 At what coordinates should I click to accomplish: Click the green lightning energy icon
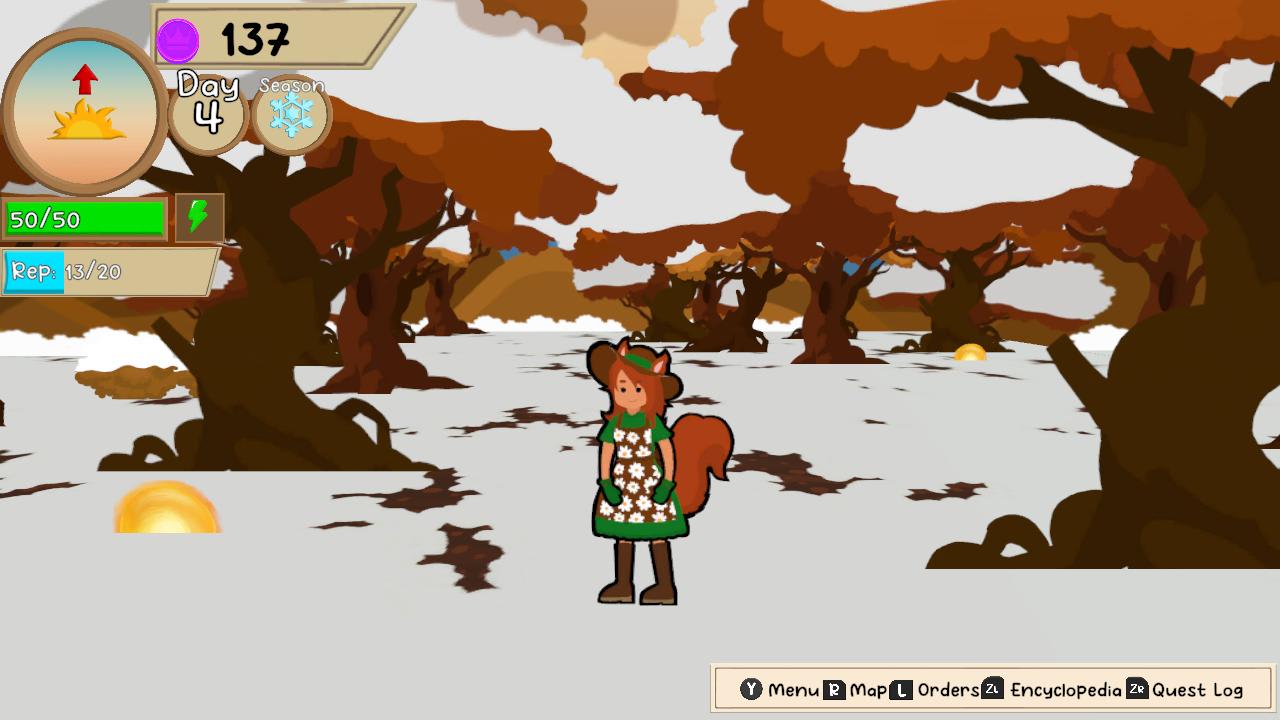197,216
